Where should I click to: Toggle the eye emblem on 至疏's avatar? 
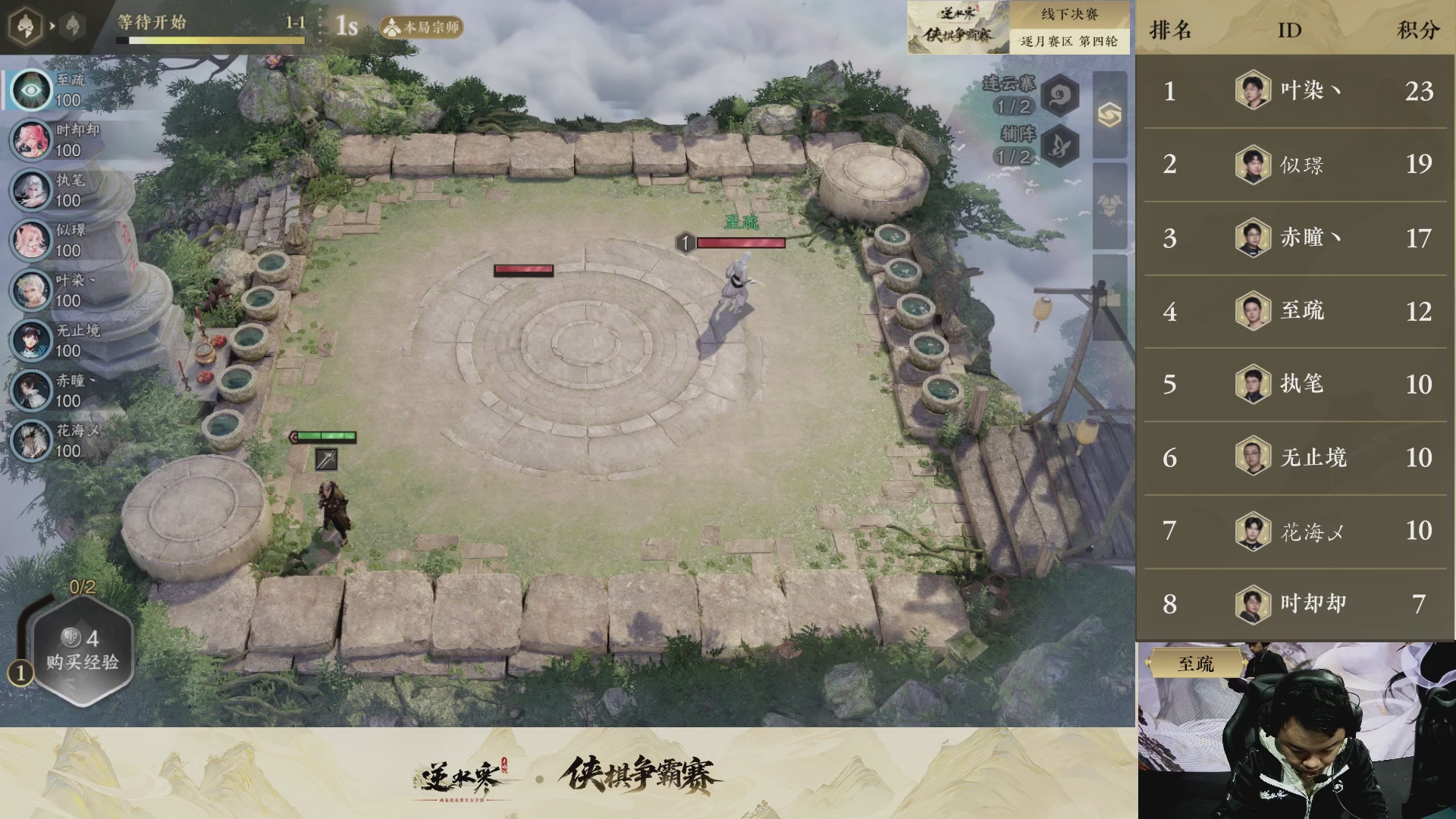pyautogui.click(x=31, y=89)
